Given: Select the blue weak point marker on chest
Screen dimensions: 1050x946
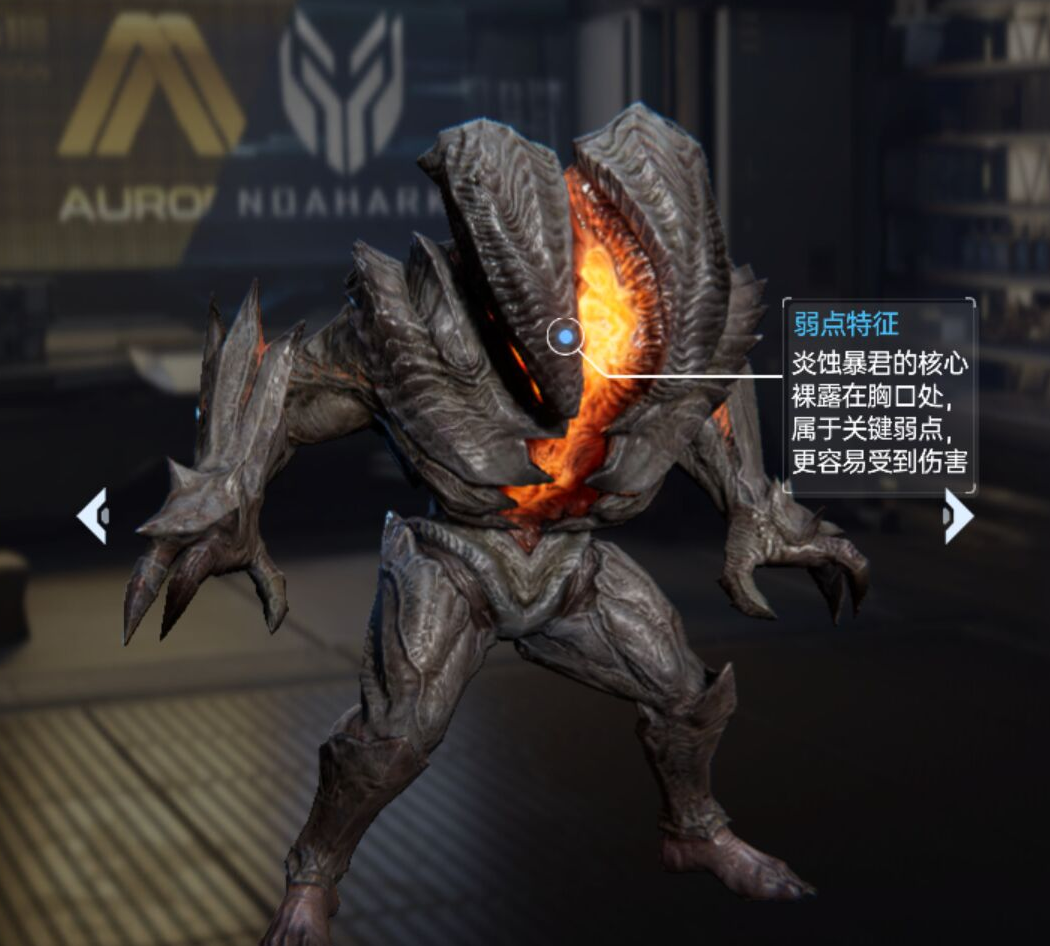Looking at the screenshot, I should 566,338.
